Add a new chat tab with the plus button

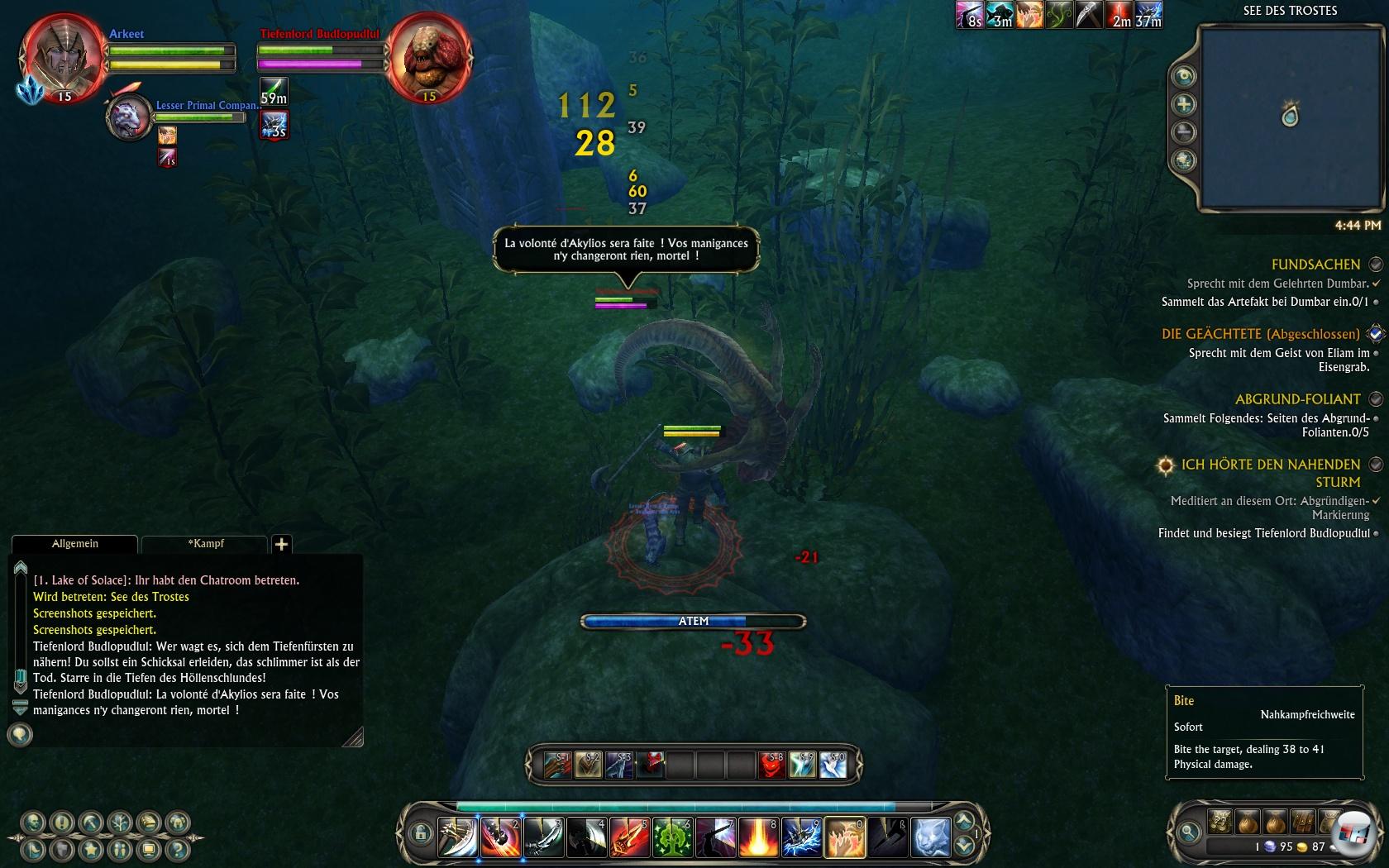[x=281, y=544]
